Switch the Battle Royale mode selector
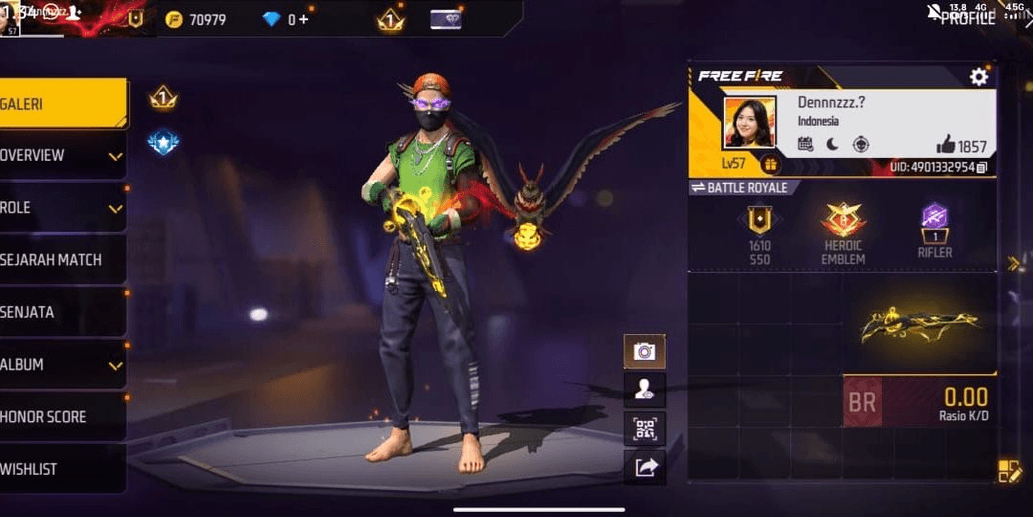 coord(740,188)
